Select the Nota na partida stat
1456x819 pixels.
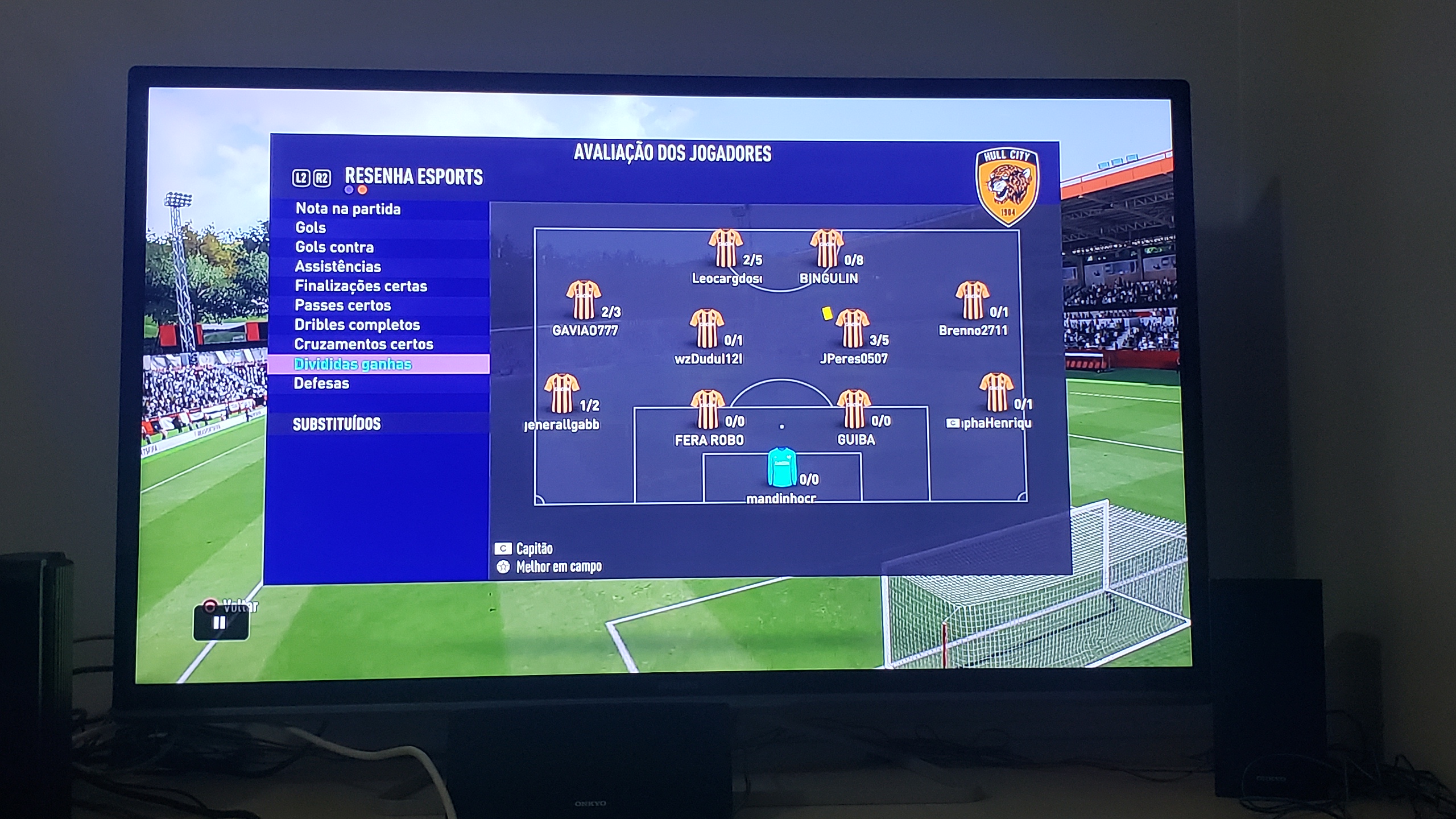pyautogui.click(x=348, y=209)
